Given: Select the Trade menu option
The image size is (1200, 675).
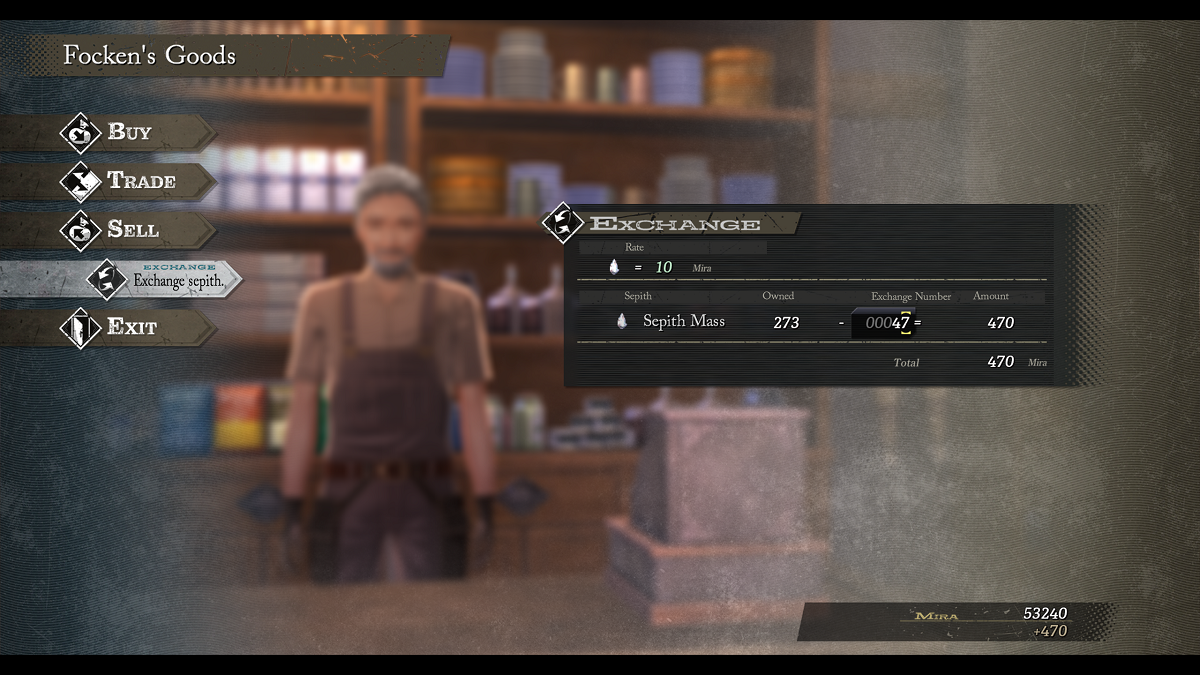Looking at the screenshot, I should pos(140,181).
